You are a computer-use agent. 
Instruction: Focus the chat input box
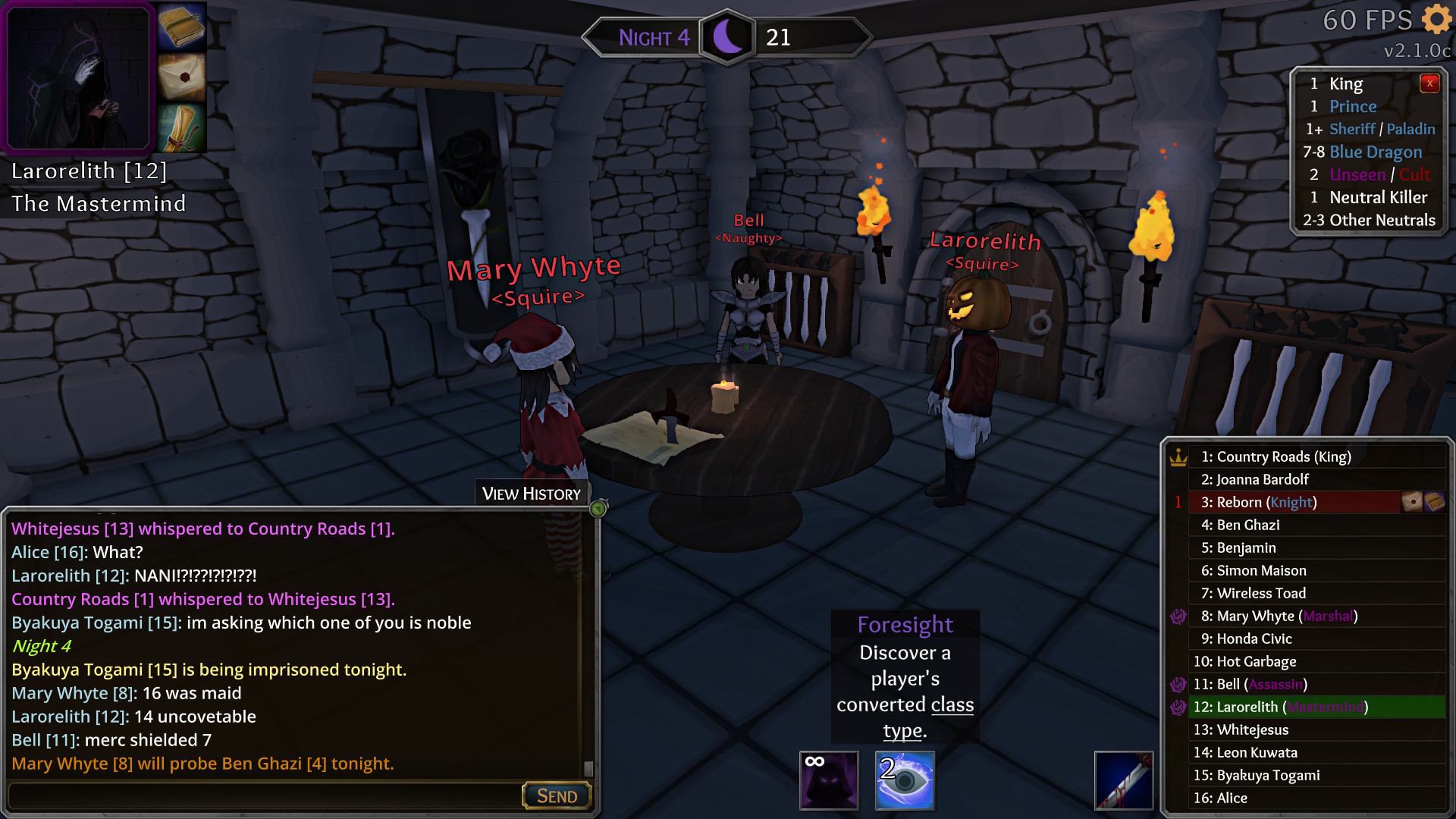(x=265, y=795)
